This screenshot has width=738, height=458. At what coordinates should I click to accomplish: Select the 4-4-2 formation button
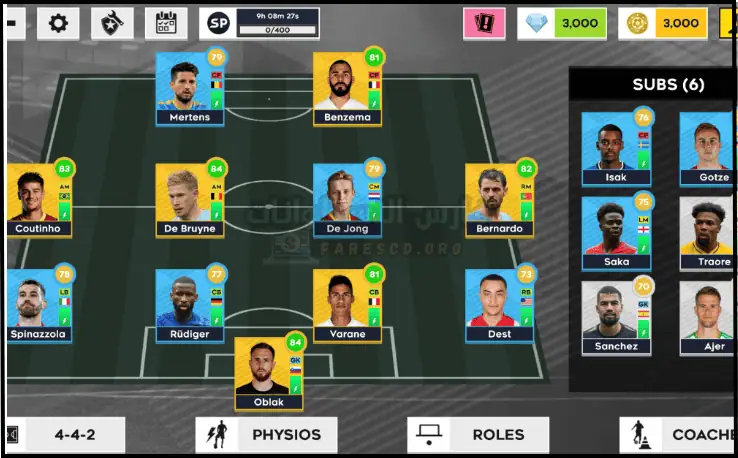click(x=65, y=435)
